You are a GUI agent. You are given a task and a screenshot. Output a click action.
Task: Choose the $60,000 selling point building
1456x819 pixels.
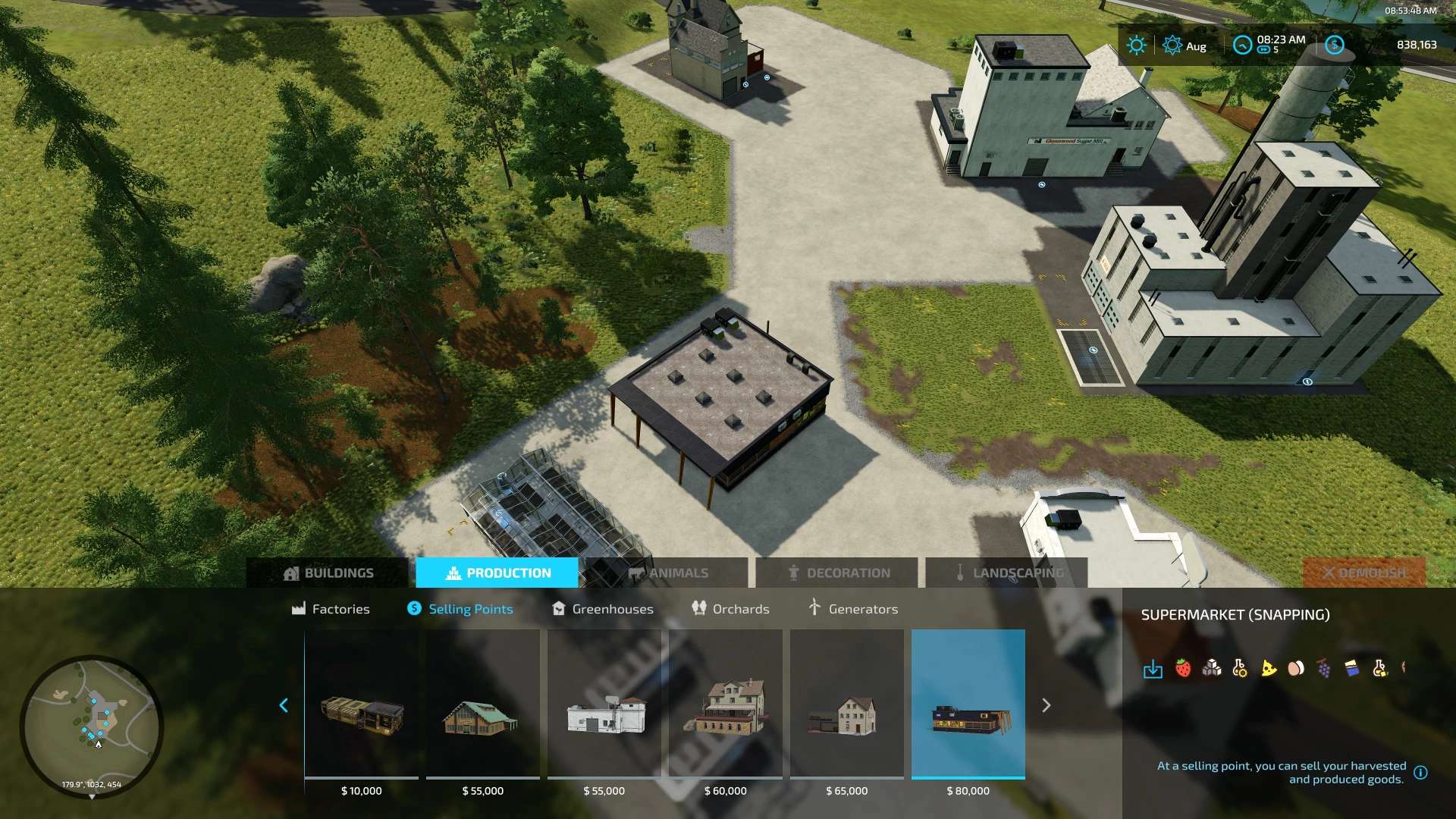(726, 705)
